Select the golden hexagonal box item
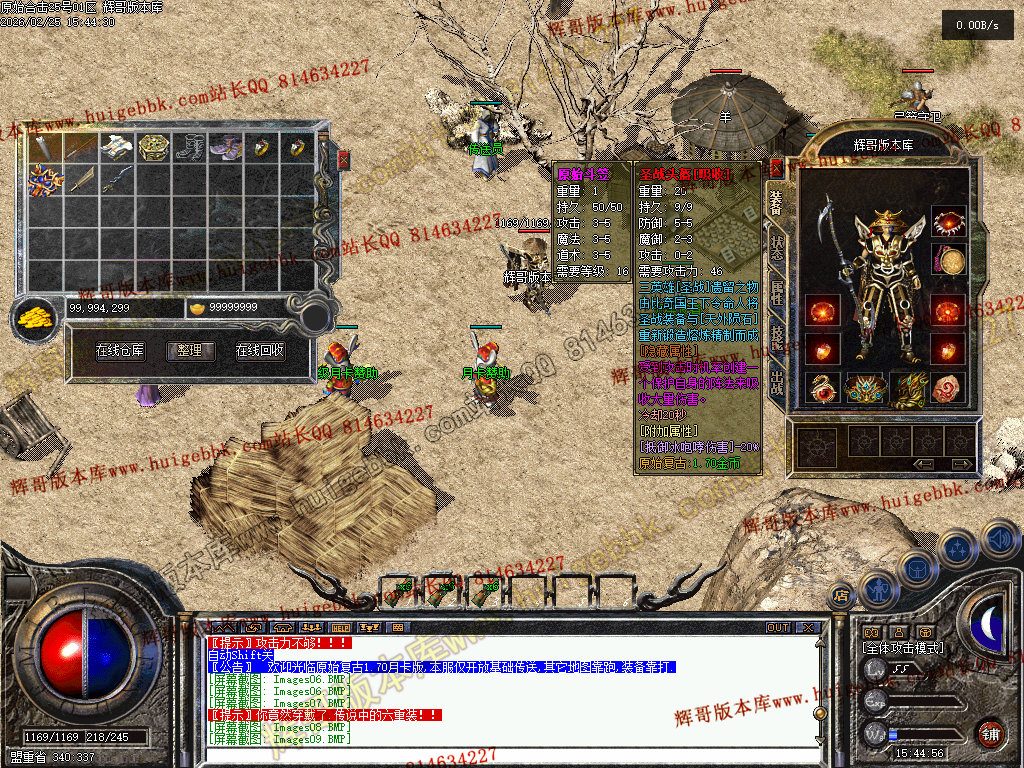 pos(153,148)
